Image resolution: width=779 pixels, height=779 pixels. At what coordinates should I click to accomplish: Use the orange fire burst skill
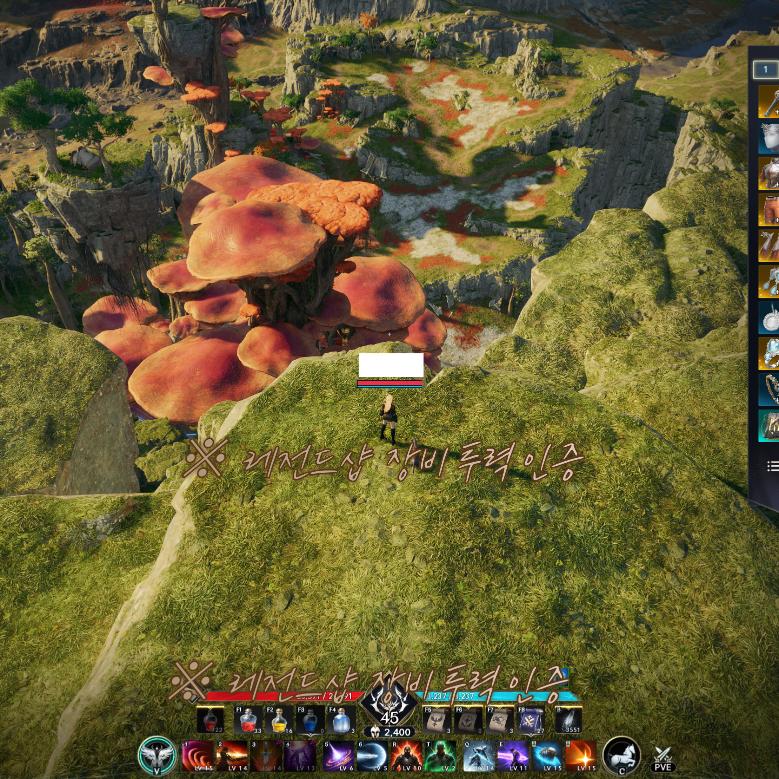580,755
